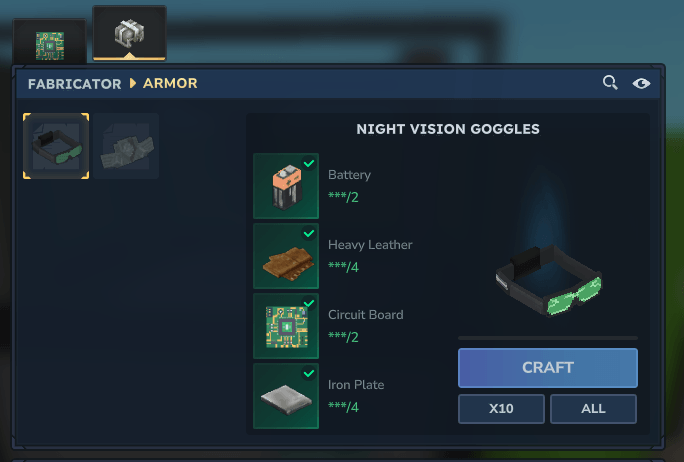Switch to the circuit board category tab
This screenshot has height=462, width=684.
click(49, 44)
